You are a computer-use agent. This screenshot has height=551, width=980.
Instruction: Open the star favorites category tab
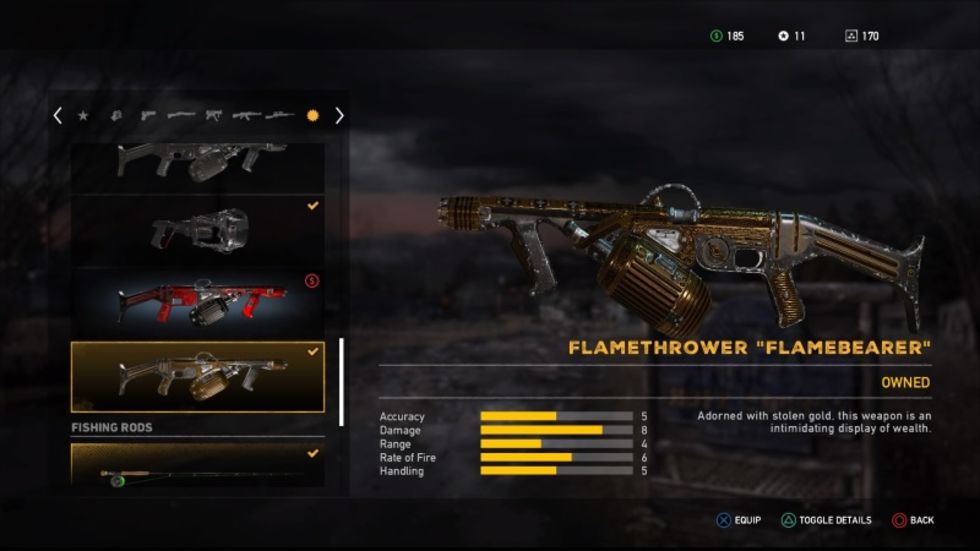point(83,116)
